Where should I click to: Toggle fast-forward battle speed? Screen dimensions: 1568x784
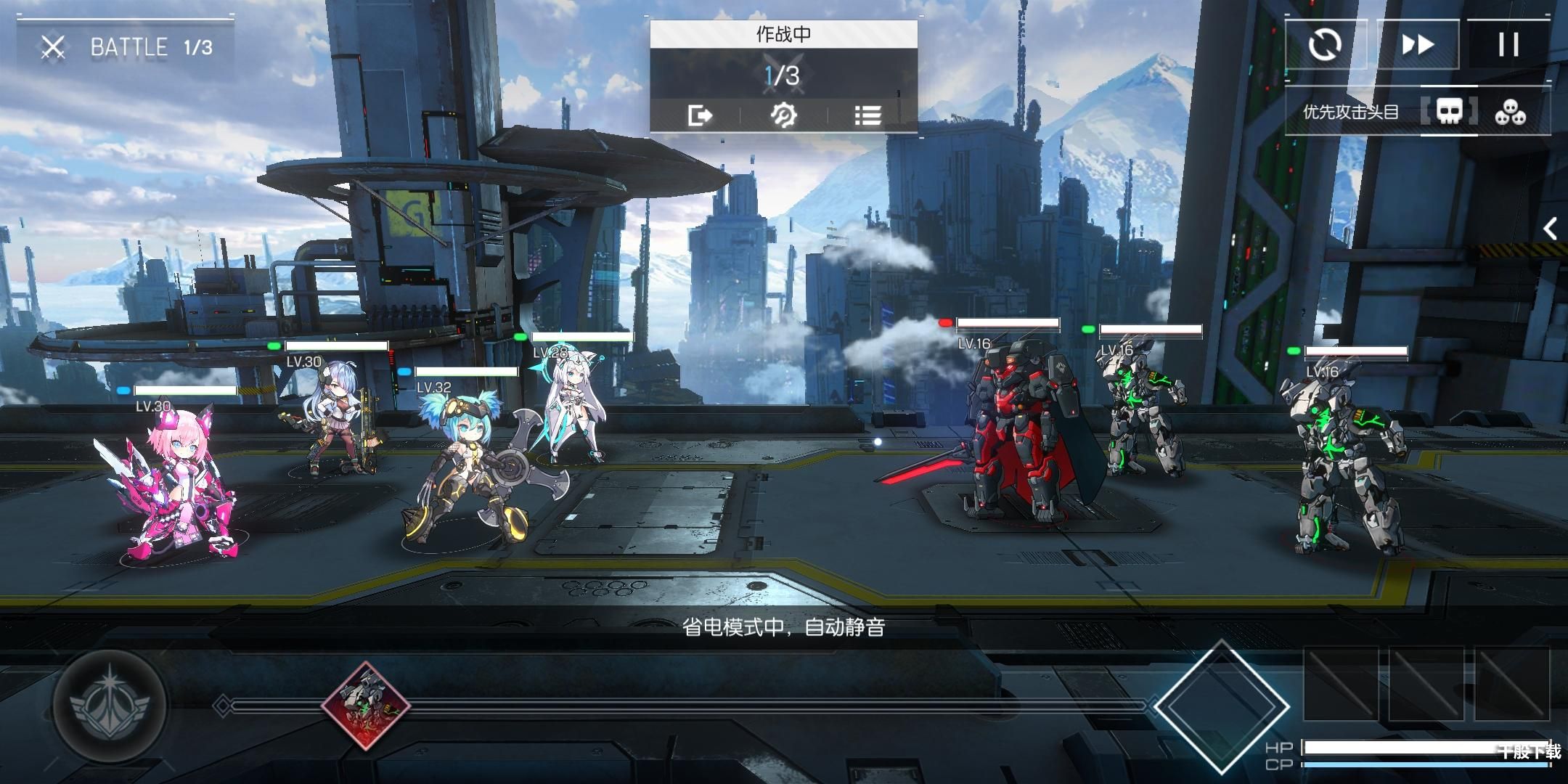[x=1417, y=45]
